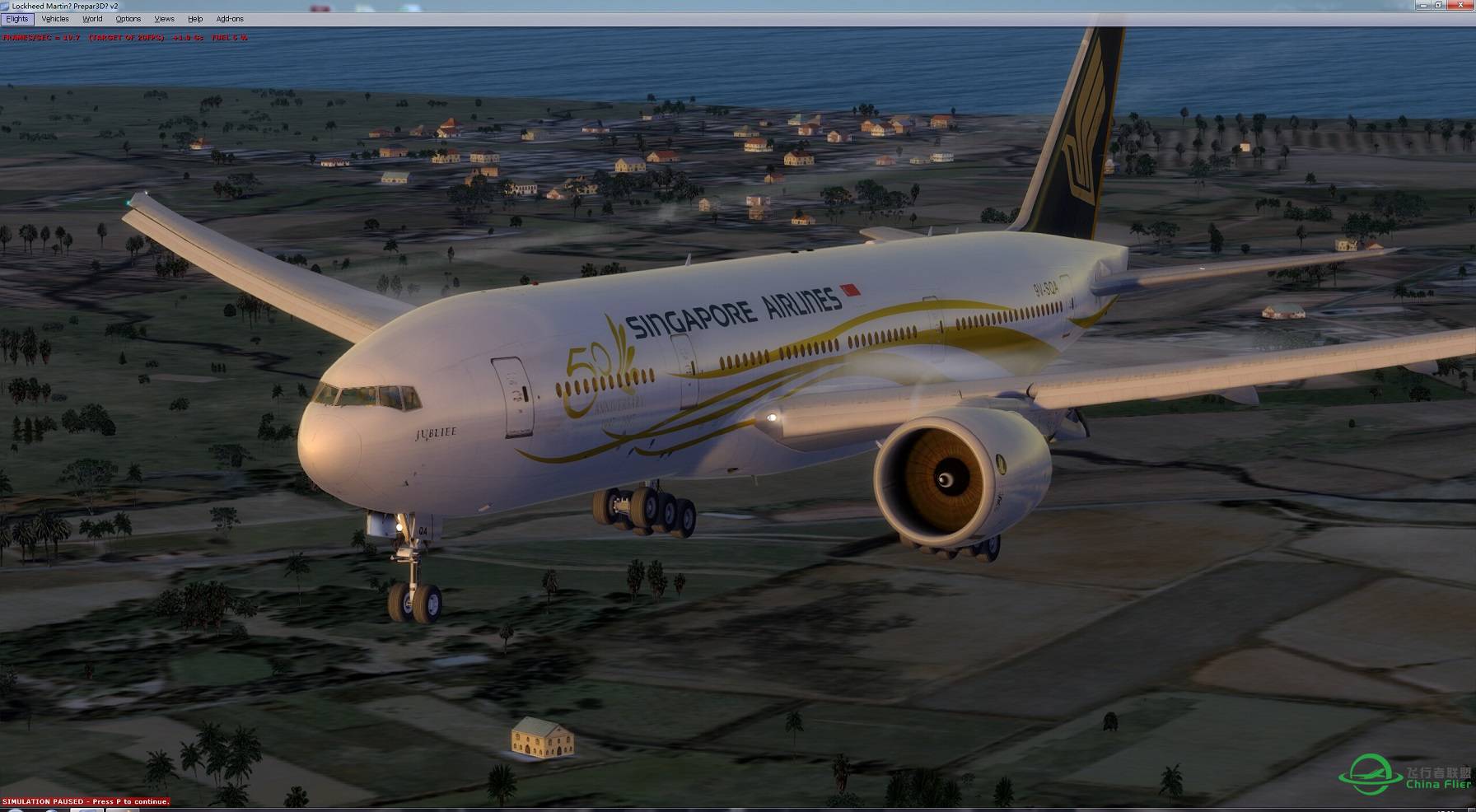Click the 'Press P to continue' text
Image resolution: width=1476 pixels, height=812 pixels.
[x=132, y=800]
